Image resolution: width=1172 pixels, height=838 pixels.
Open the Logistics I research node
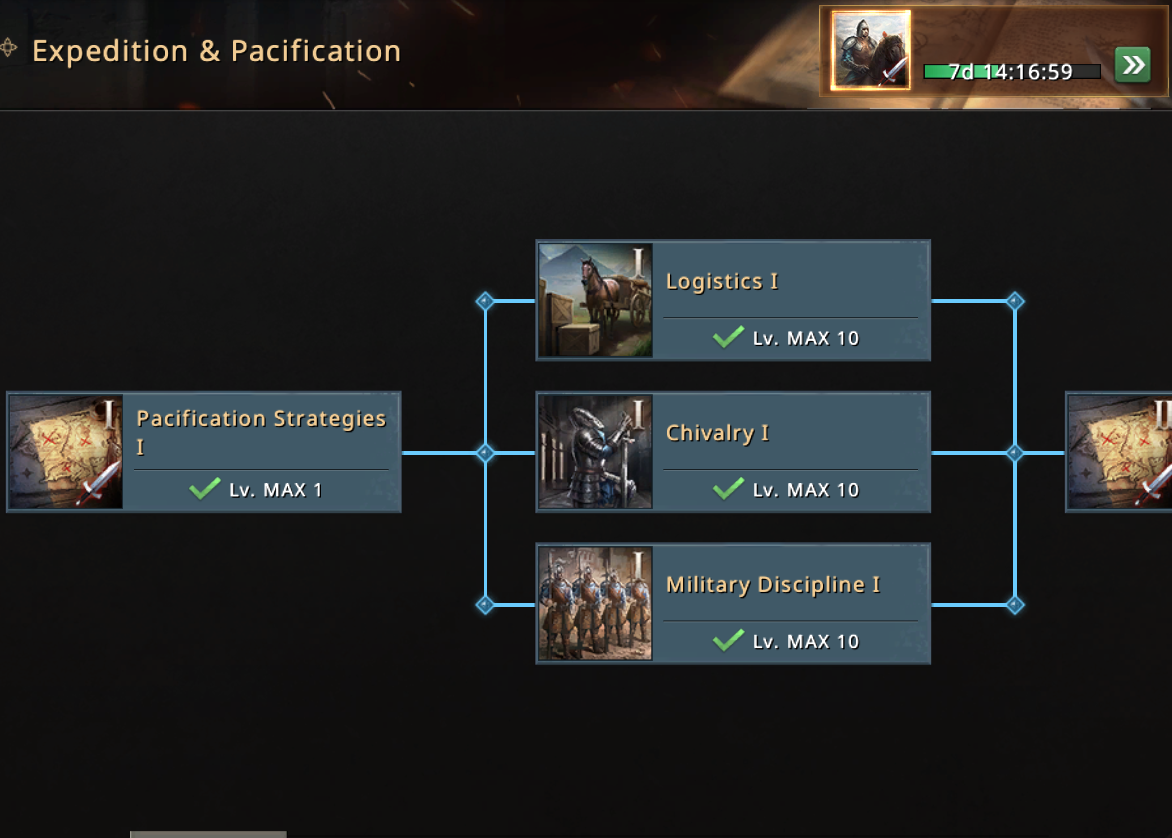coord(733,300)
